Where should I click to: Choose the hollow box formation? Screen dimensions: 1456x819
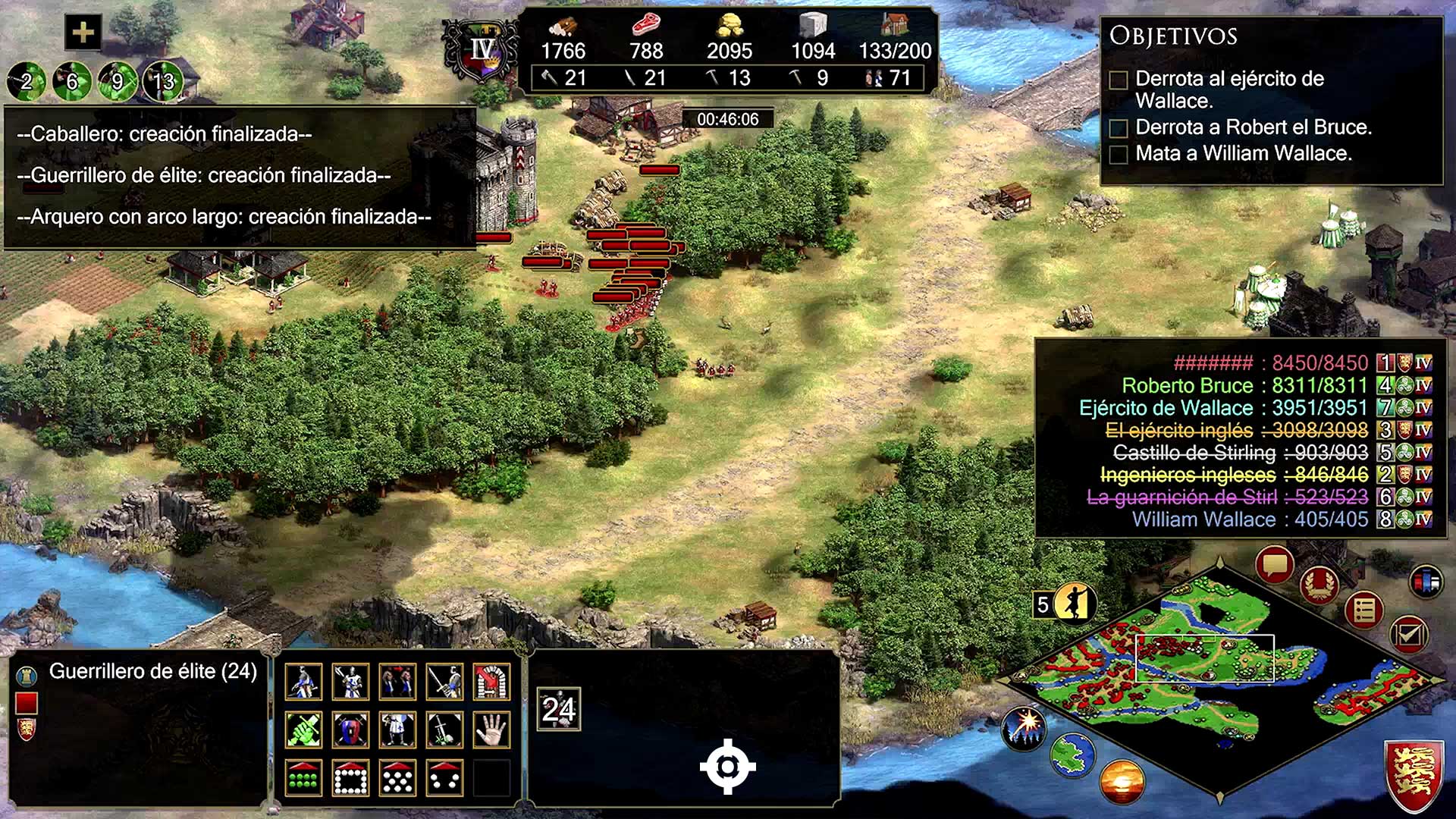350,778
